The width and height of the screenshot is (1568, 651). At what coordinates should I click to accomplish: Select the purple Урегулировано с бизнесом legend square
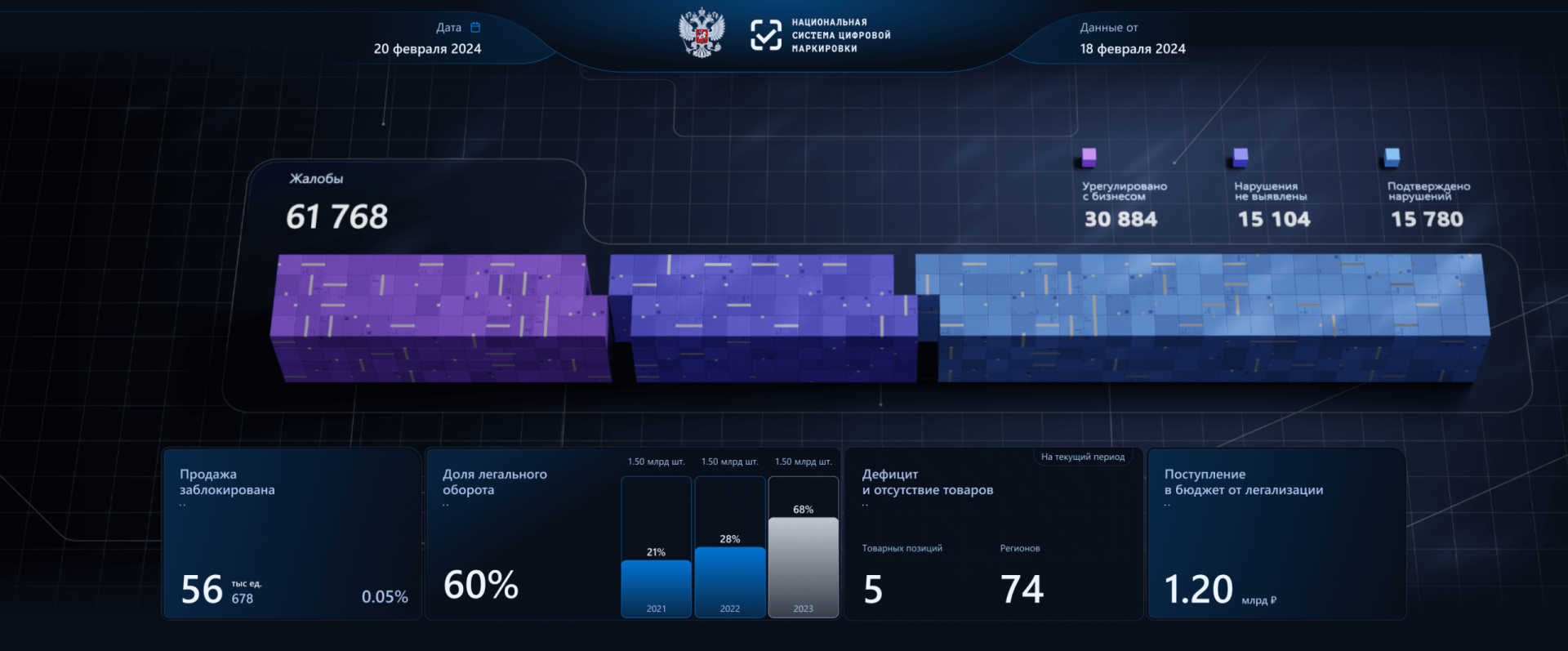pos(1089,156)
